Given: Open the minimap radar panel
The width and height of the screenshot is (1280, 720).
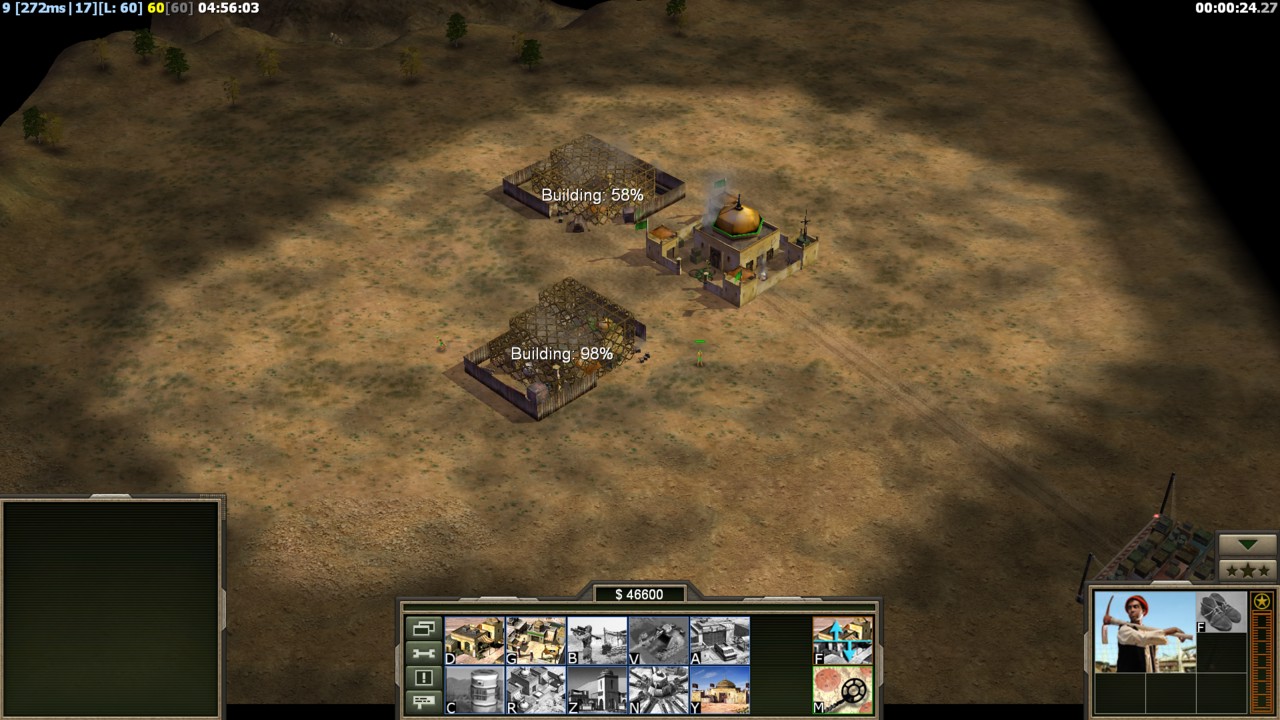Looking at the screenshot, I should pyautogui.click(x=110, y=607).
